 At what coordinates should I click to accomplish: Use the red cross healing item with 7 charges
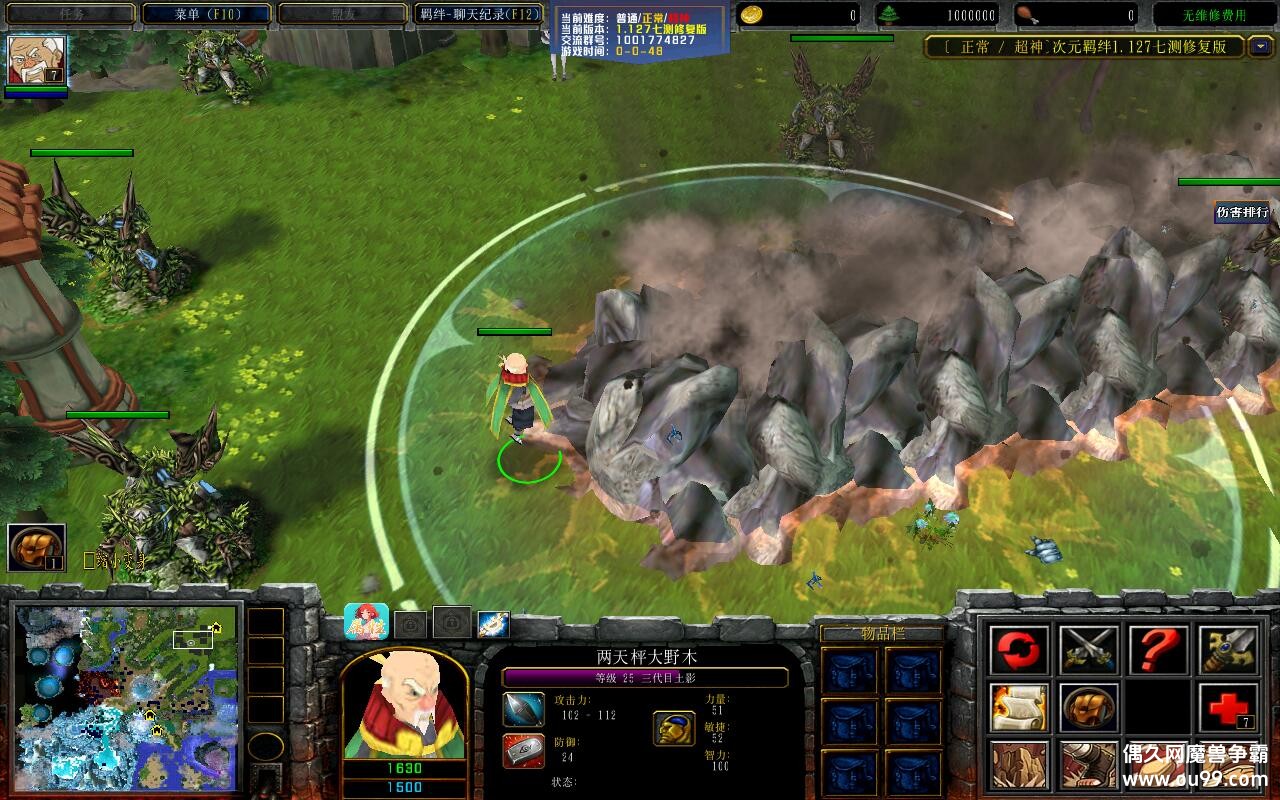pos(1227,708)
